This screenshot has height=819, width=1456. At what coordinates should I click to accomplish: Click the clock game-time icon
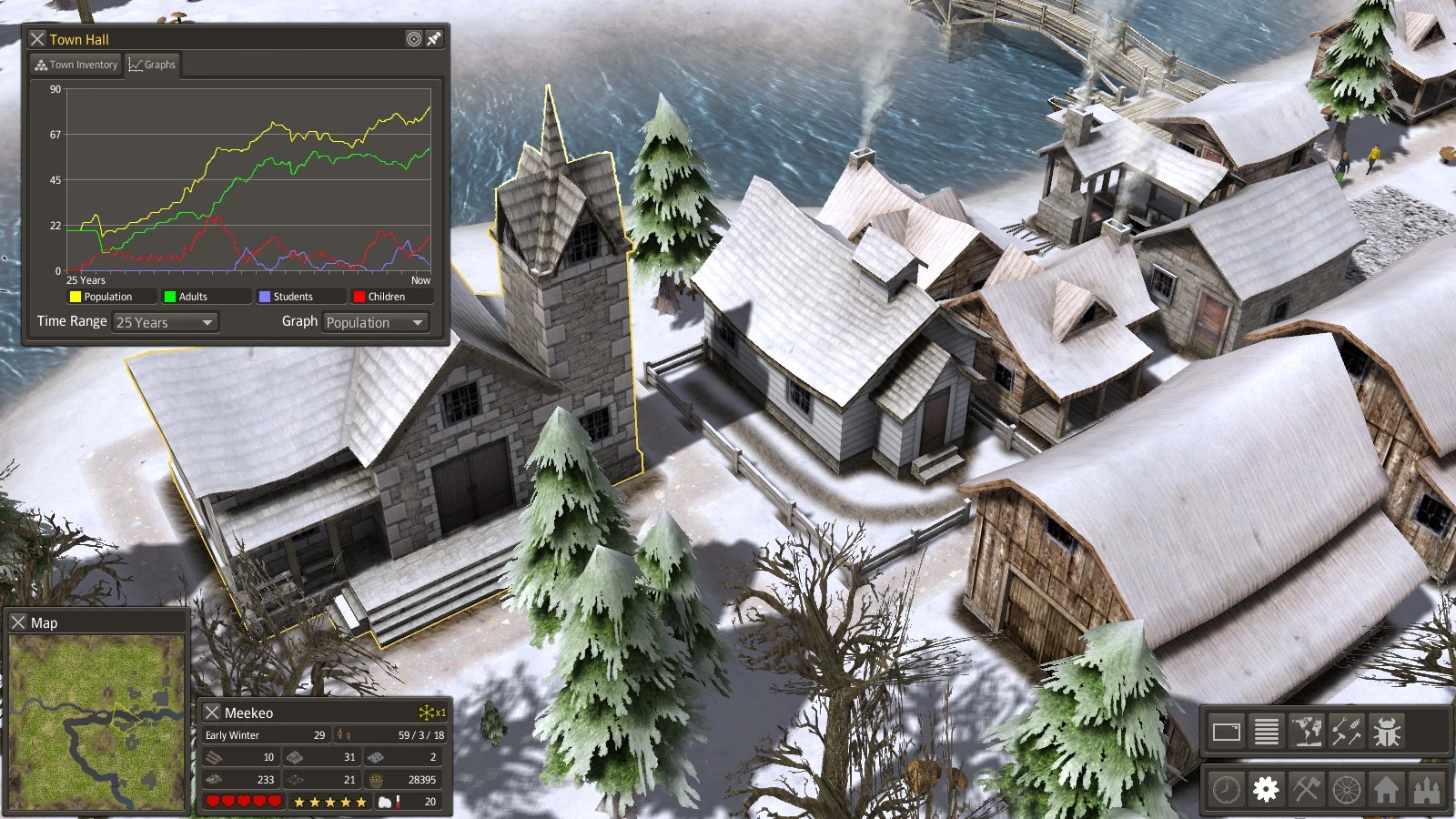(1224, 789)
